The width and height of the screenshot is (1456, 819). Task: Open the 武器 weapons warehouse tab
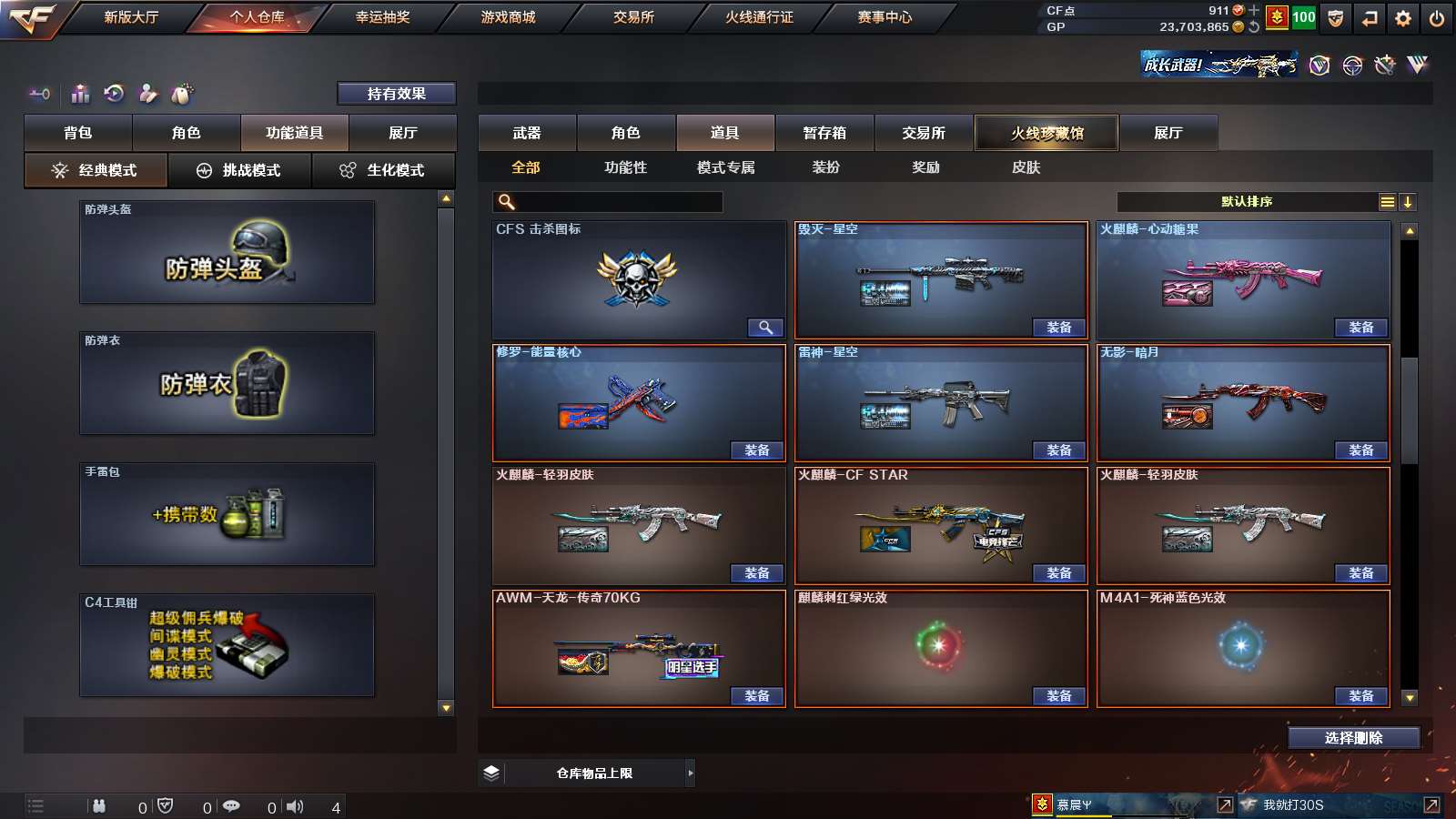pyautogui.click(x=527, y=133)
